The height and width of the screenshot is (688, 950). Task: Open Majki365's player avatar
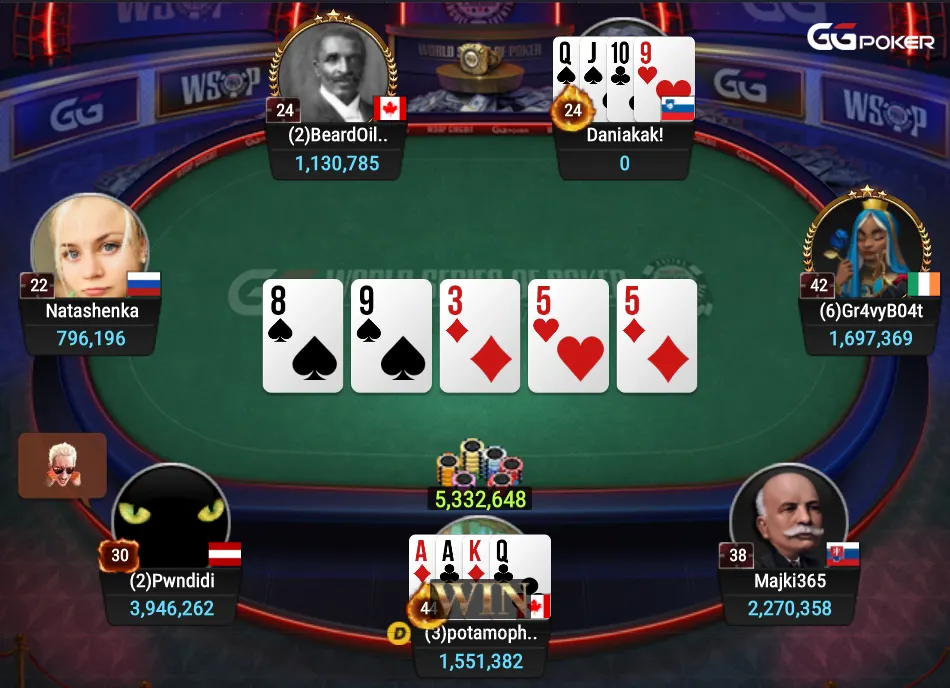[788, 518]
